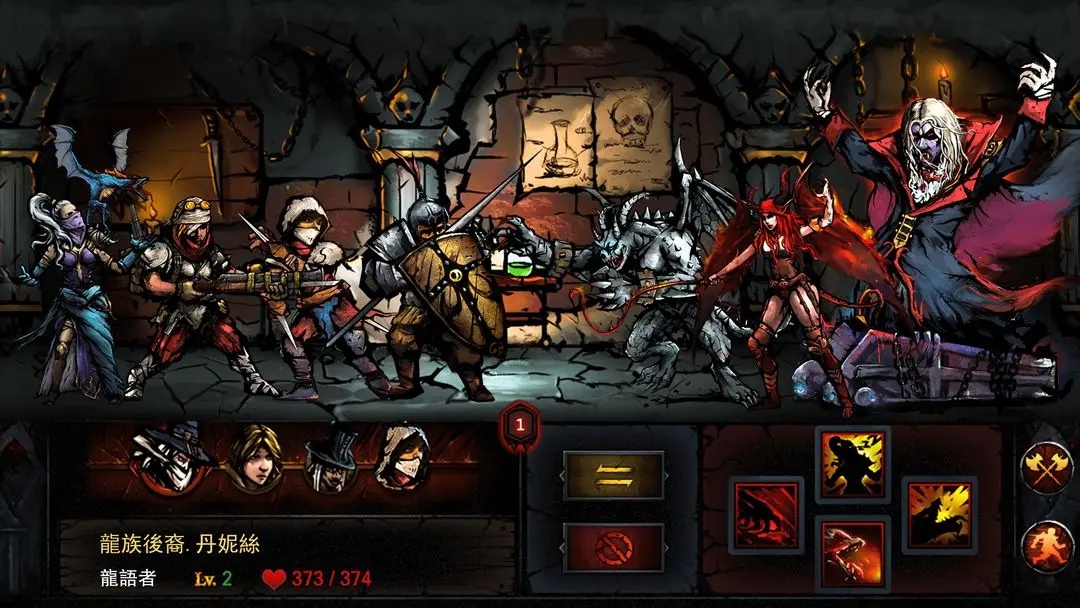Click the yellow swap arrows button

(x=613, y=476)
